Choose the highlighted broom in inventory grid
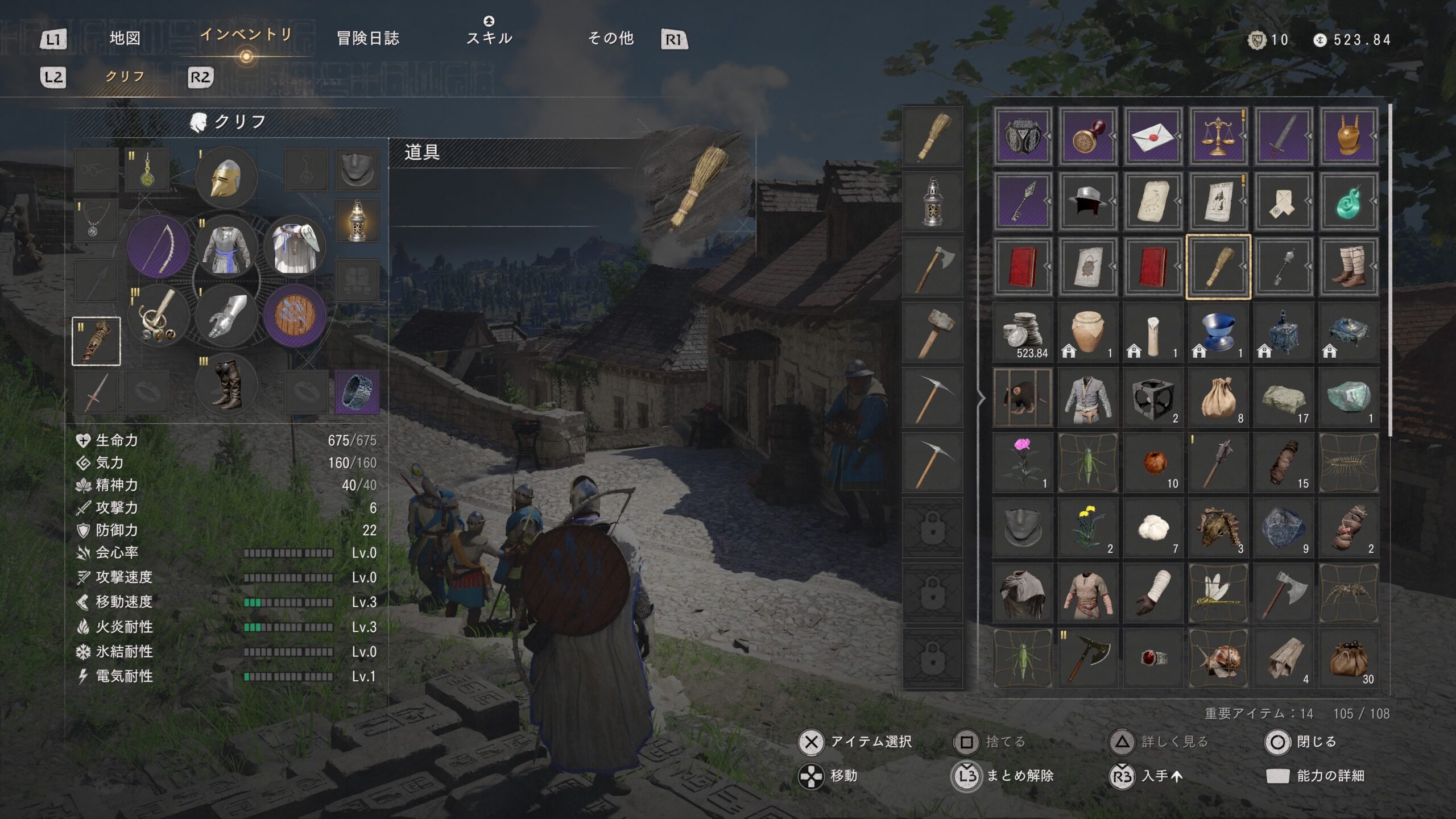1456x819 pixels. click(1218, 267)
